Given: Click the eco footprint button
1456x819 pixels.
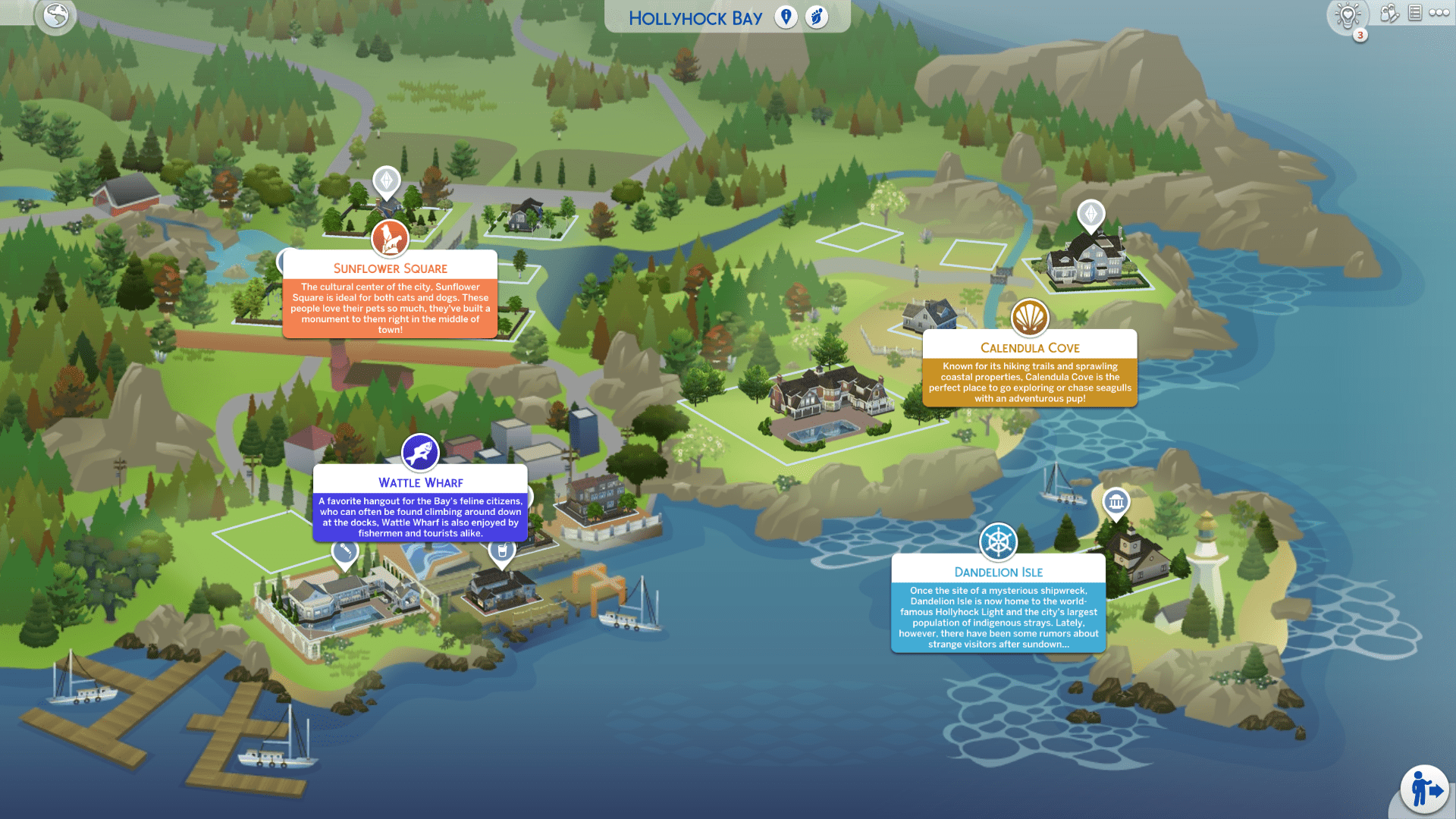Looking at the screenshot, I should pos(817,17).
